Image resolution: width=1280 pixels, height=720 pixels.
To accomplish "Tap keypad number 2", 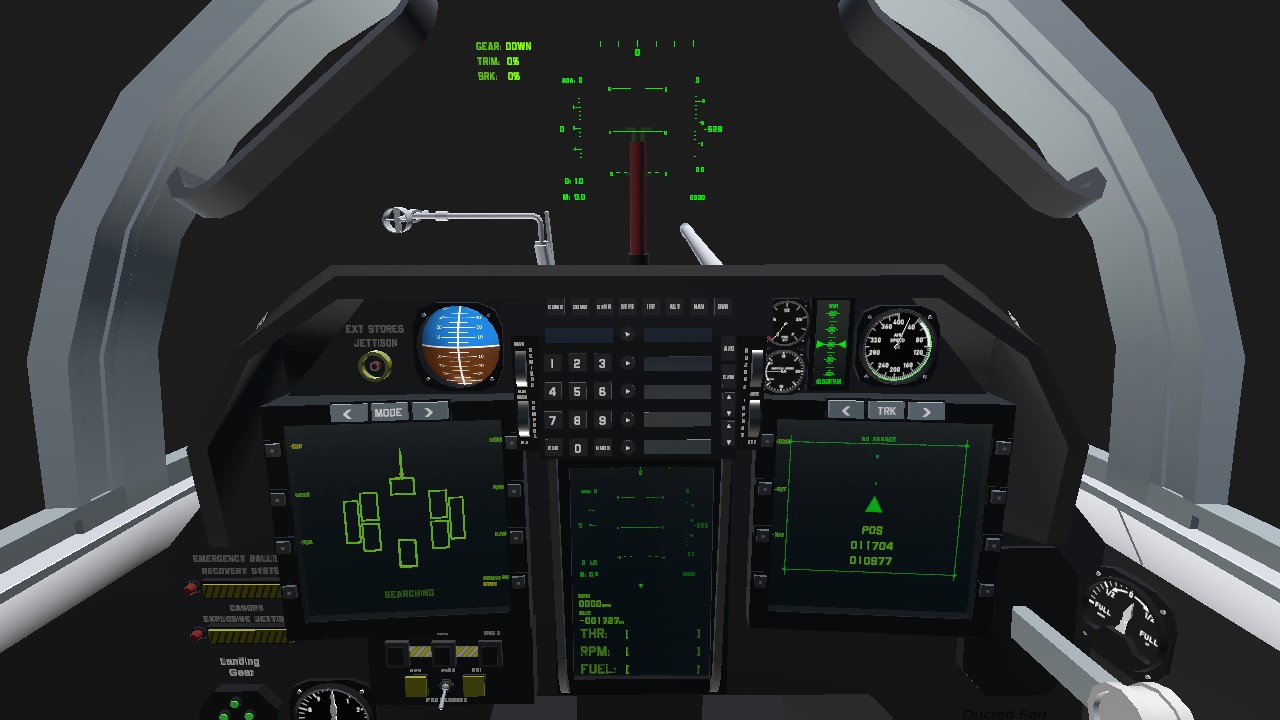I will (x=577, y=364).
